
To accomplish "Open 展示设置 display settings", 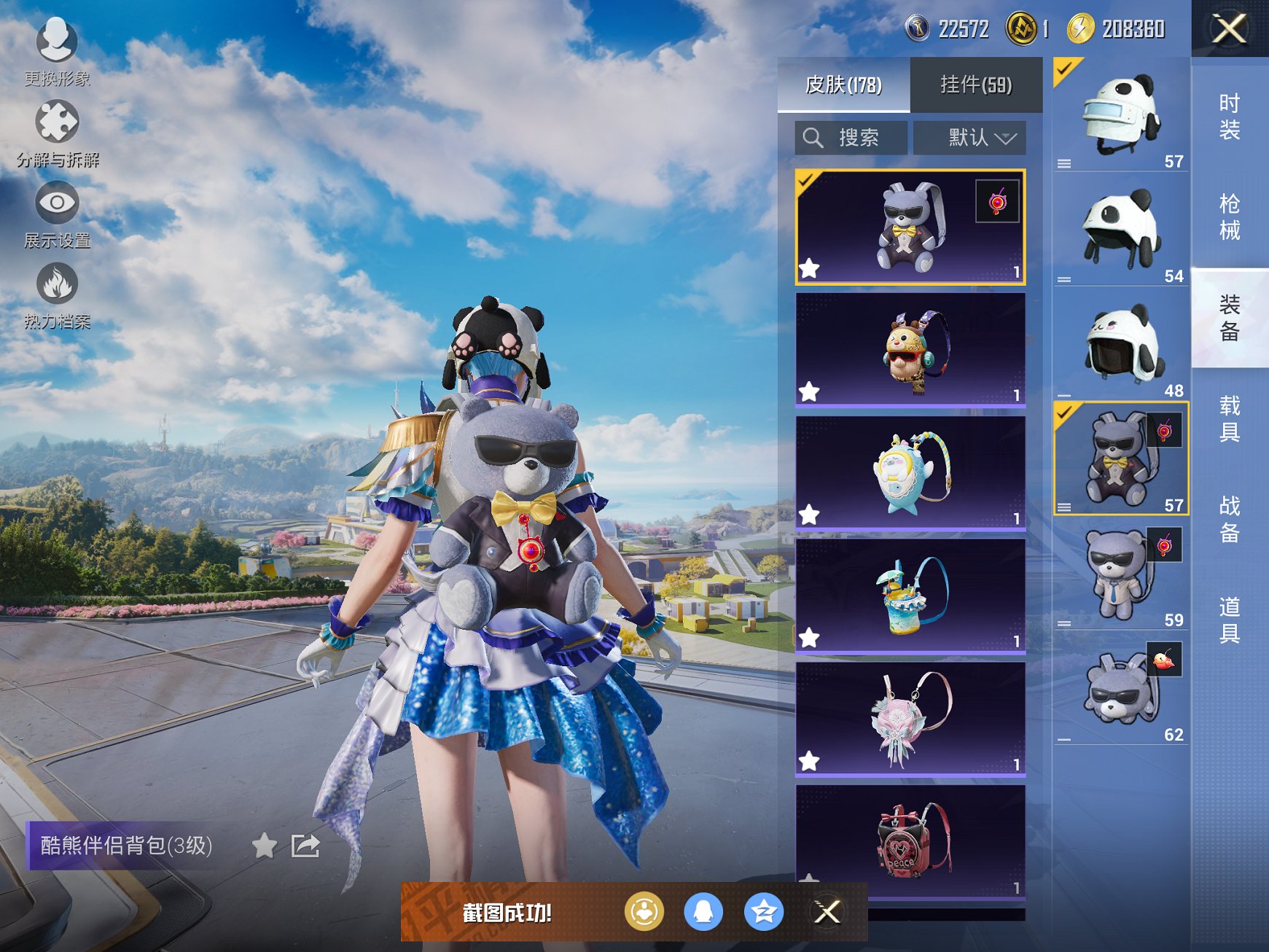I will (x=57, y=213).
